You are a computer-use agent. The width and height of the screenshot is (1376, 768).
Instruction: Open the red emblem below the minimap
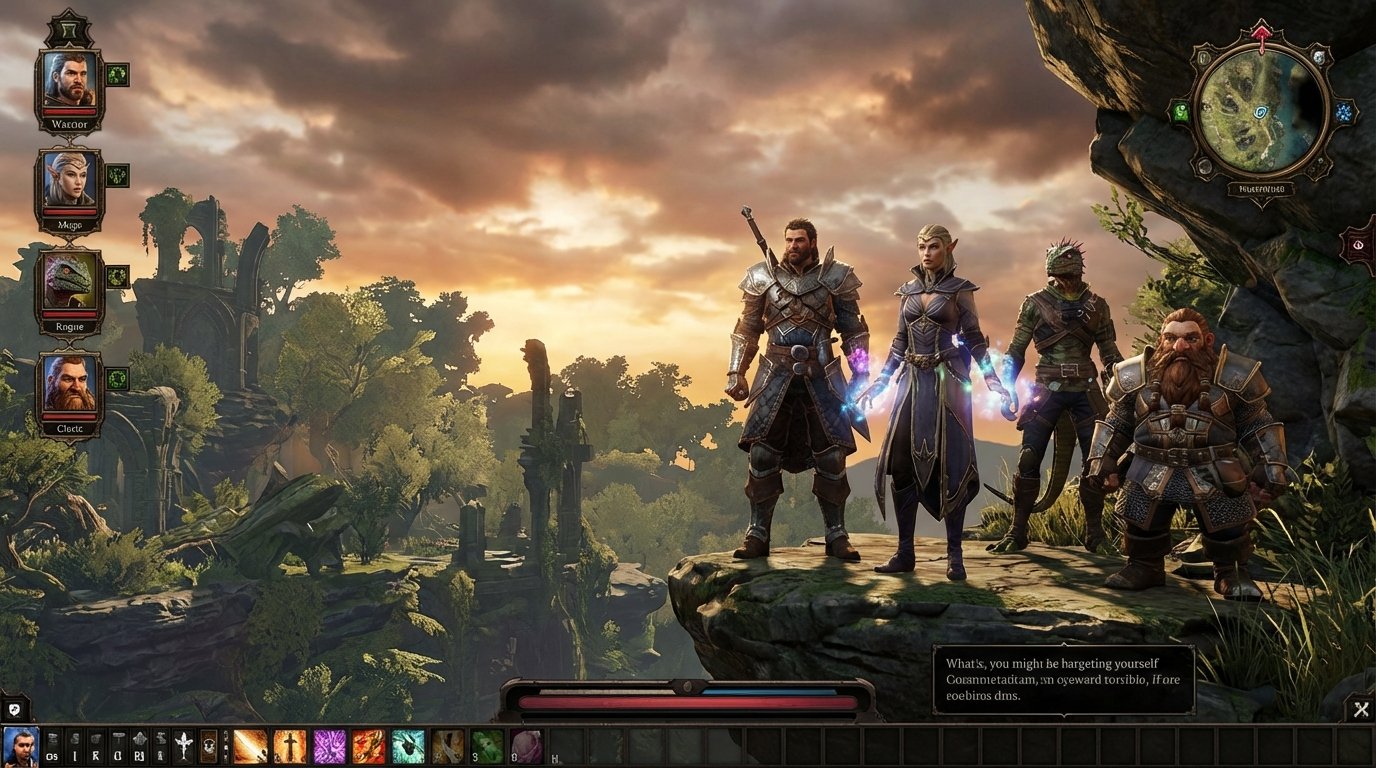point(1357,245)
